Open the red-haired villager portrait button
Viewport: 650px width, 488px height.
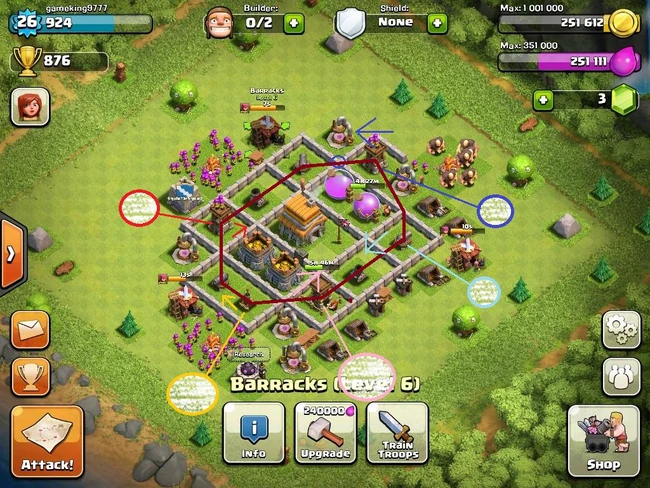point(30,106)
